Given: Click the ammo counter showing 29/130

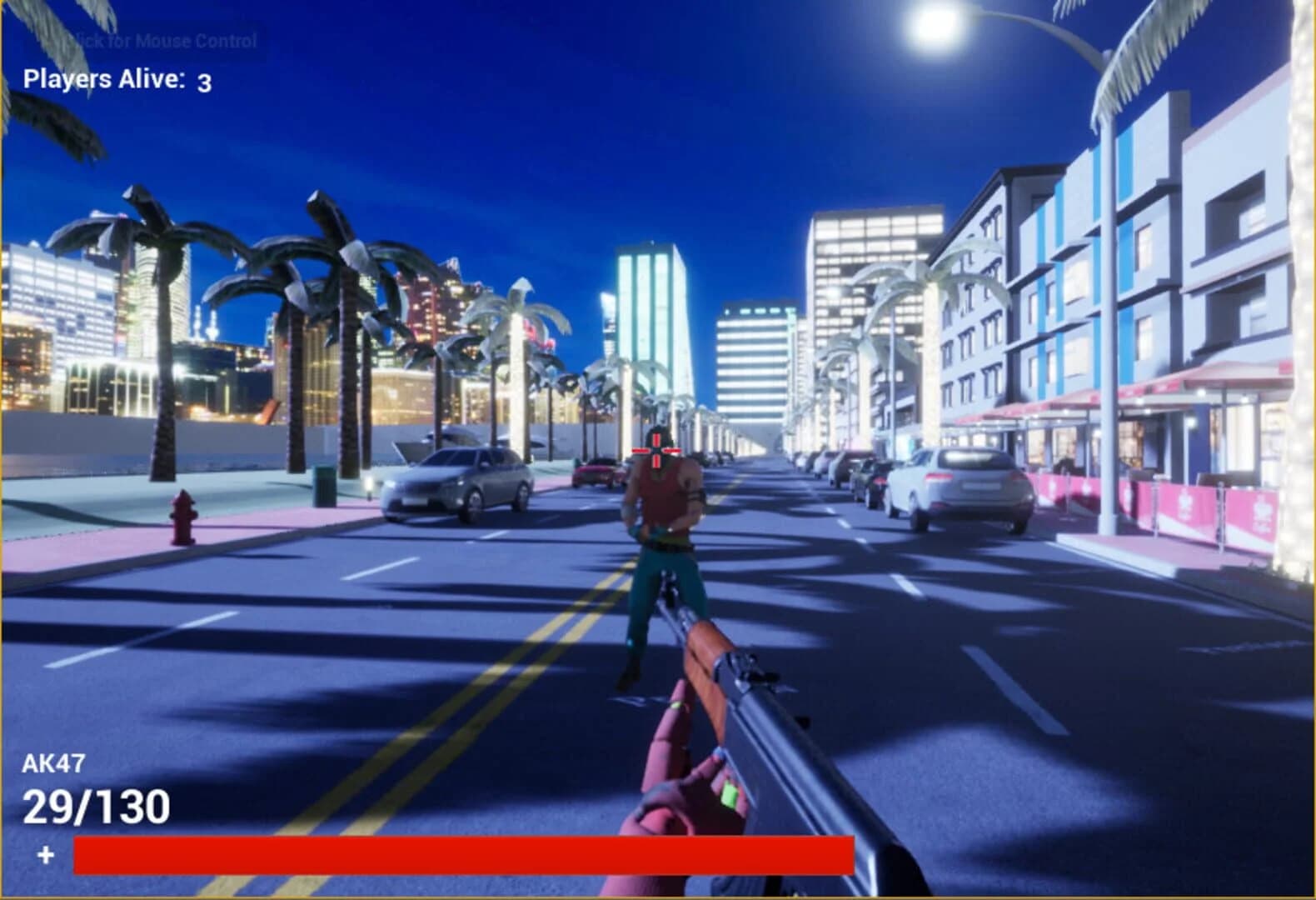Looking at the screenshot, I should (92, 805).
